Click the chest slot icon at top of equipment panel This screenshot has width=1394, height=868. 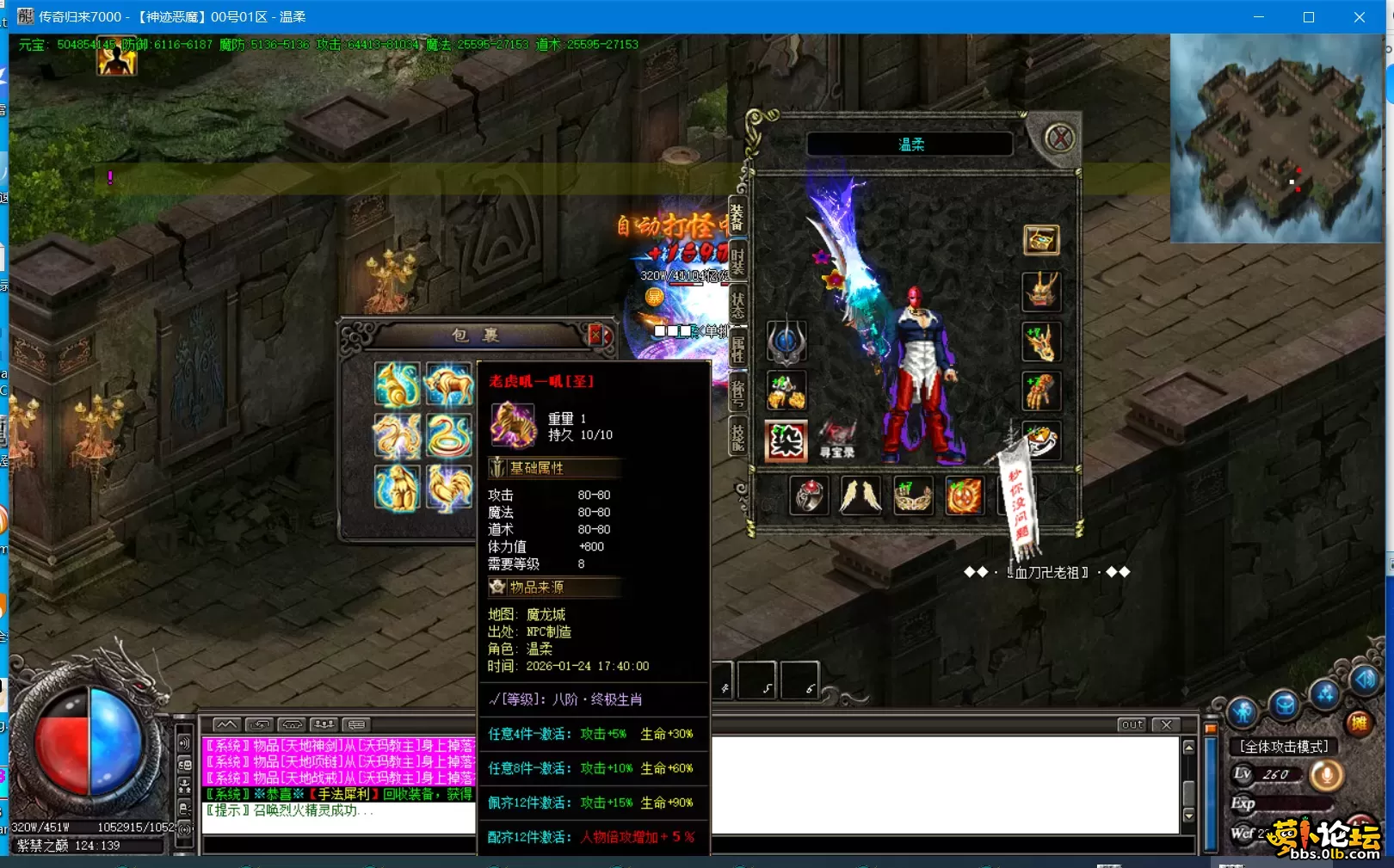point(1041,239)
